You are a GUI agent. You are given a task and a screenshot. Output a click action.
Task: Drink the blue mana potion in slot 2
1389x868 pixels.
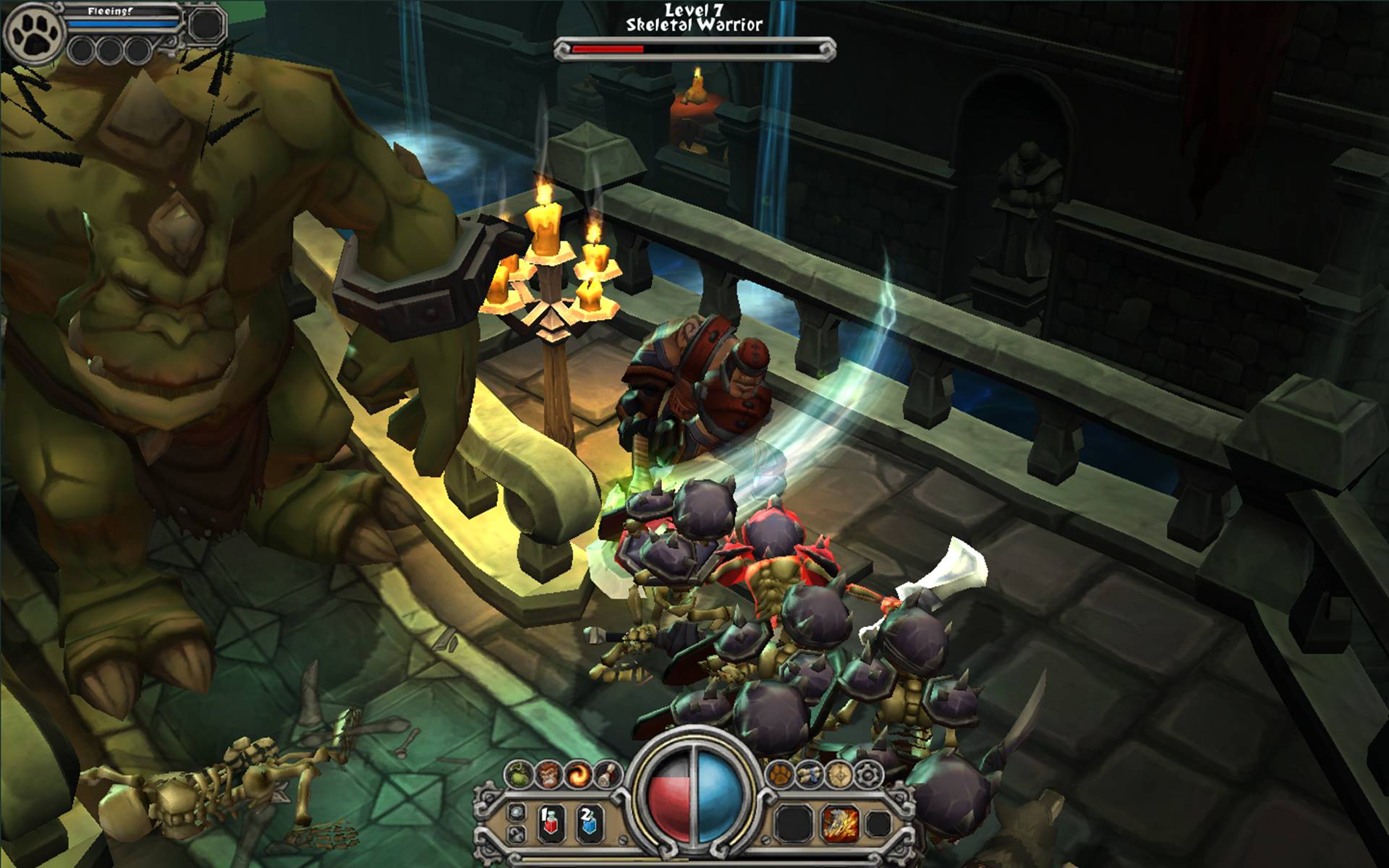(587, 823)
